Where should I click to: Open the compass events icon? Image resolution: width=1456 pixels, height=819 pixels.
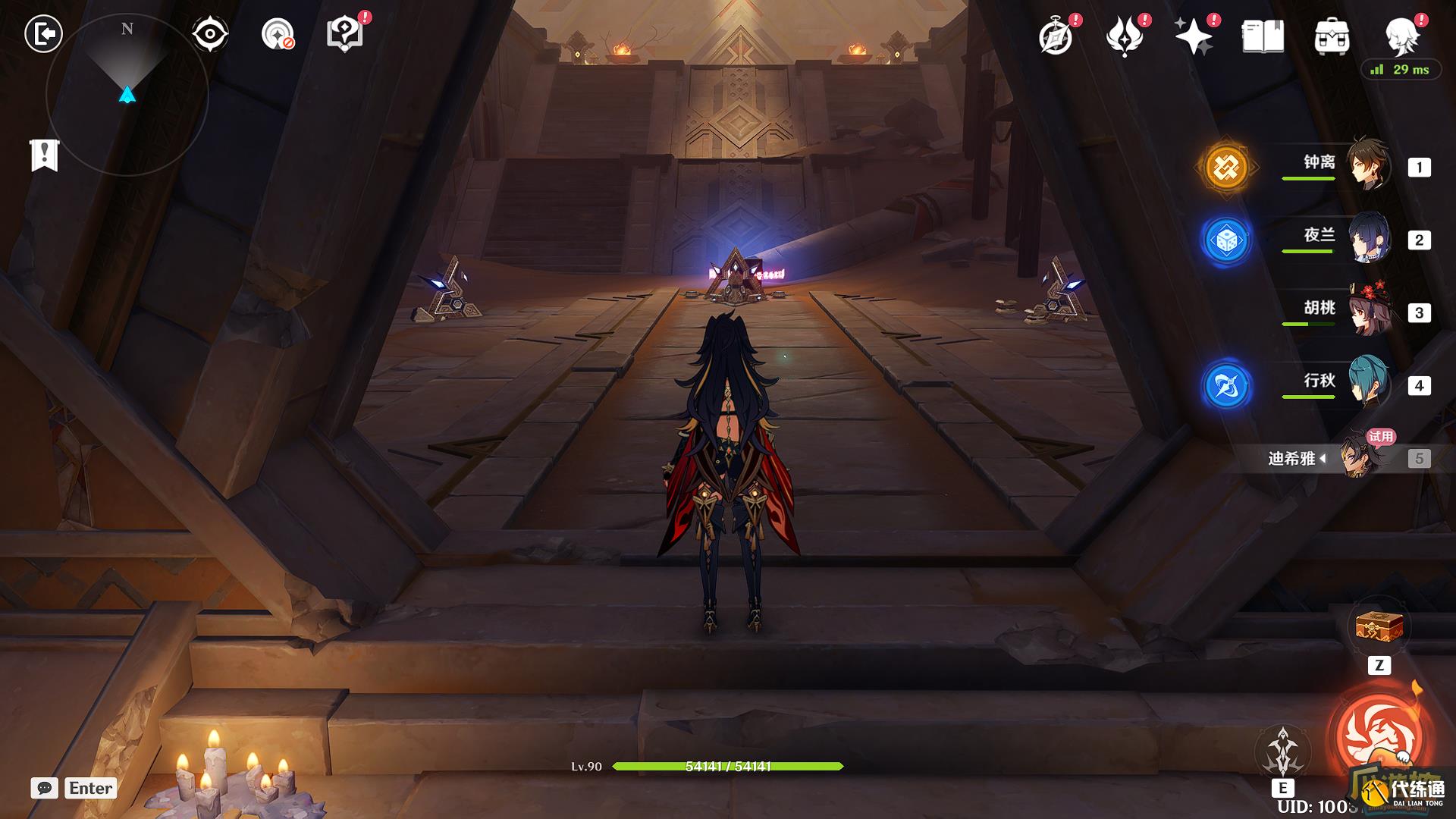(x=1056, y=36)
